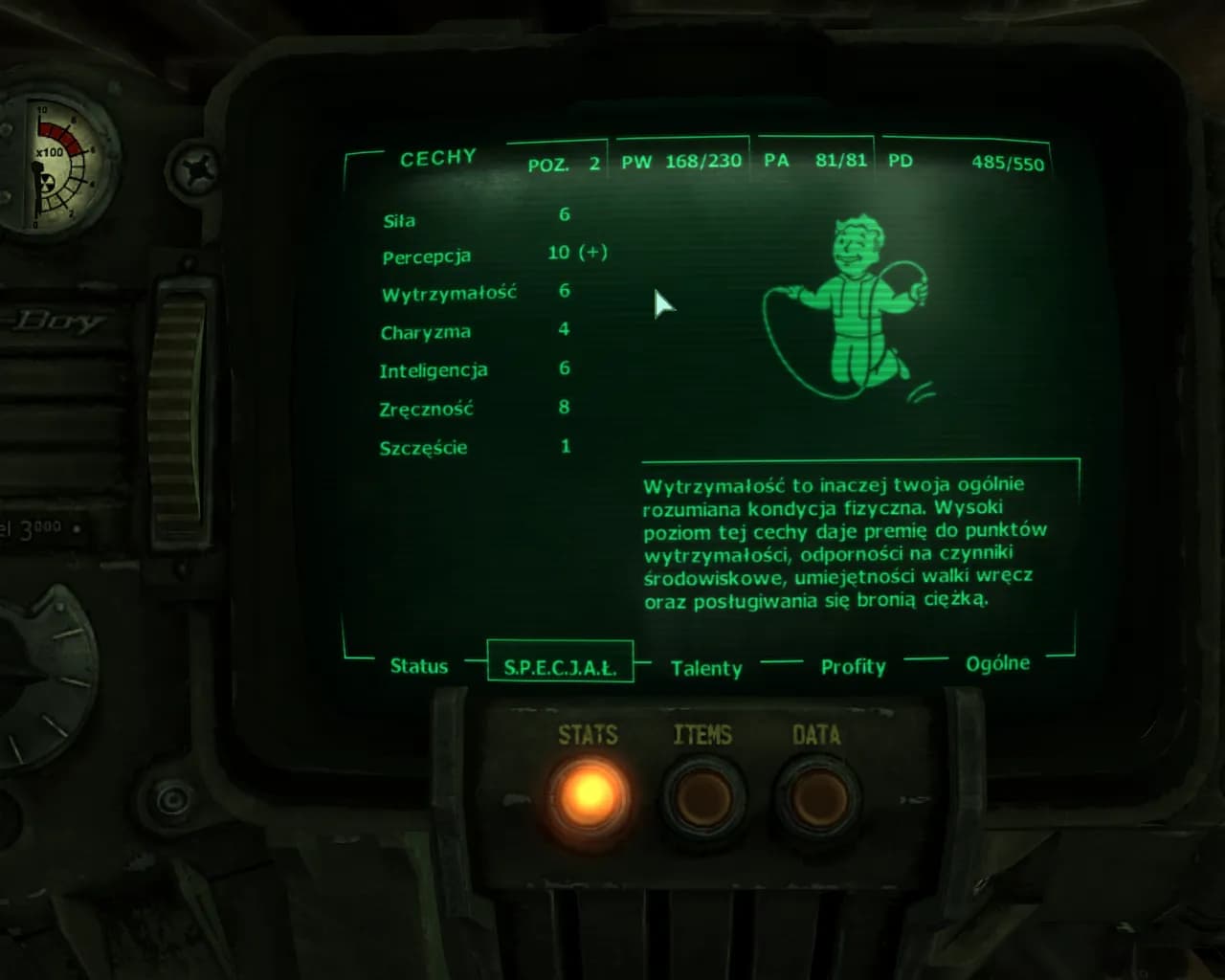Viewport: 1225px width, 980px height.
Task: Choose the Zręczność attribute row
Action: 426,409
